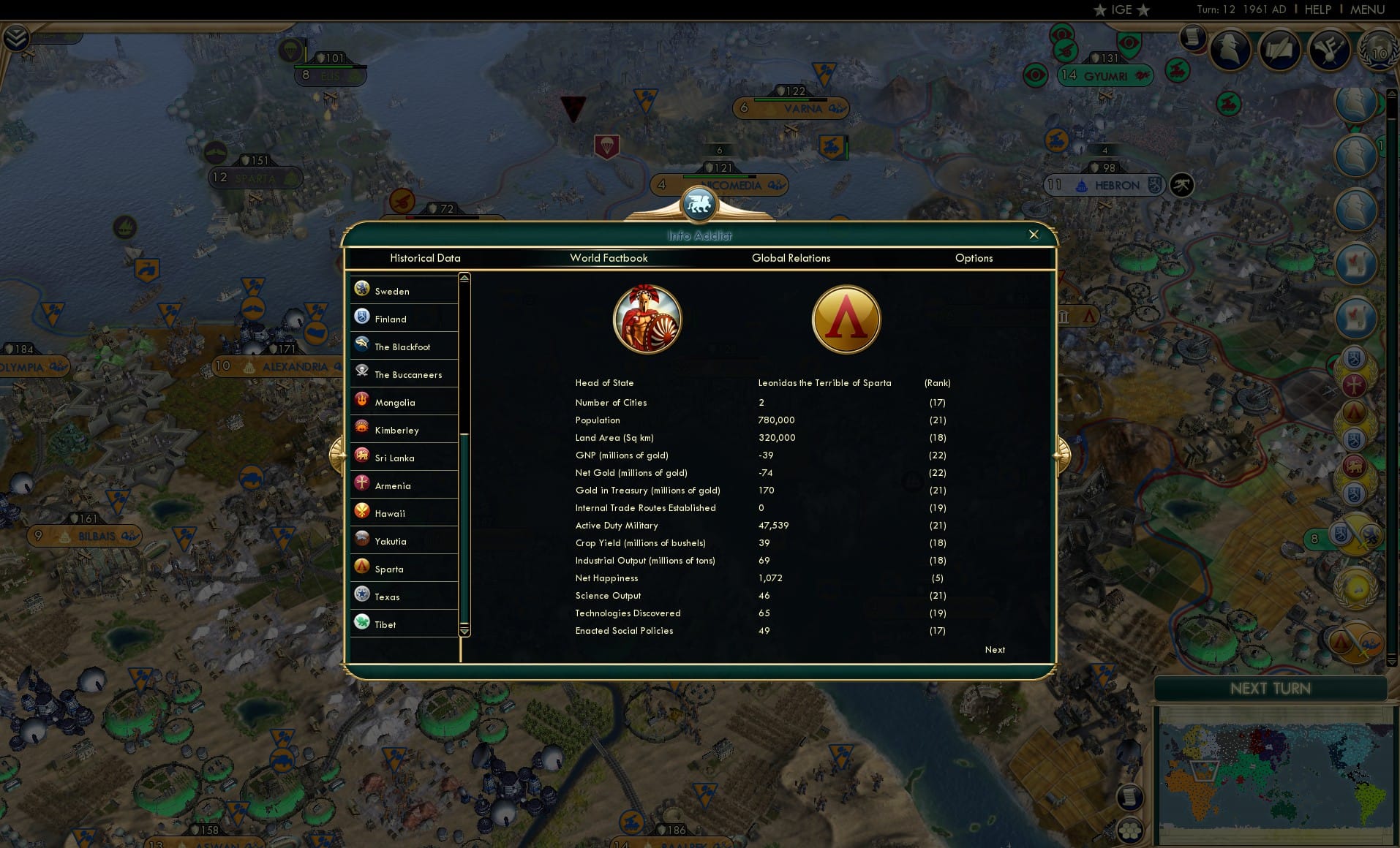Click Sweden's crown icon in the sidebar

click(361, 288)
